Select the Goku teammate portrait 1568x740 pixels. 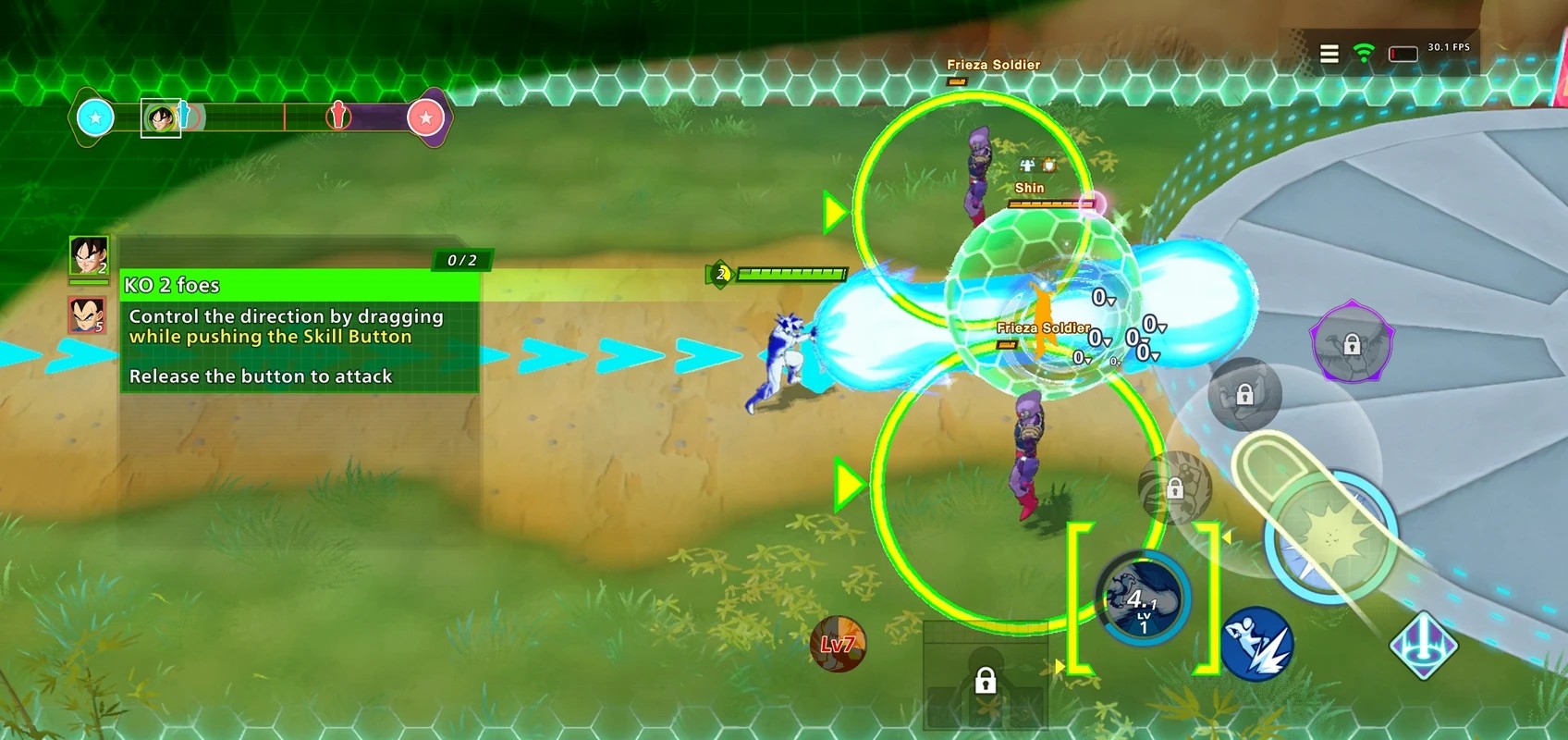tap(89, 256)
